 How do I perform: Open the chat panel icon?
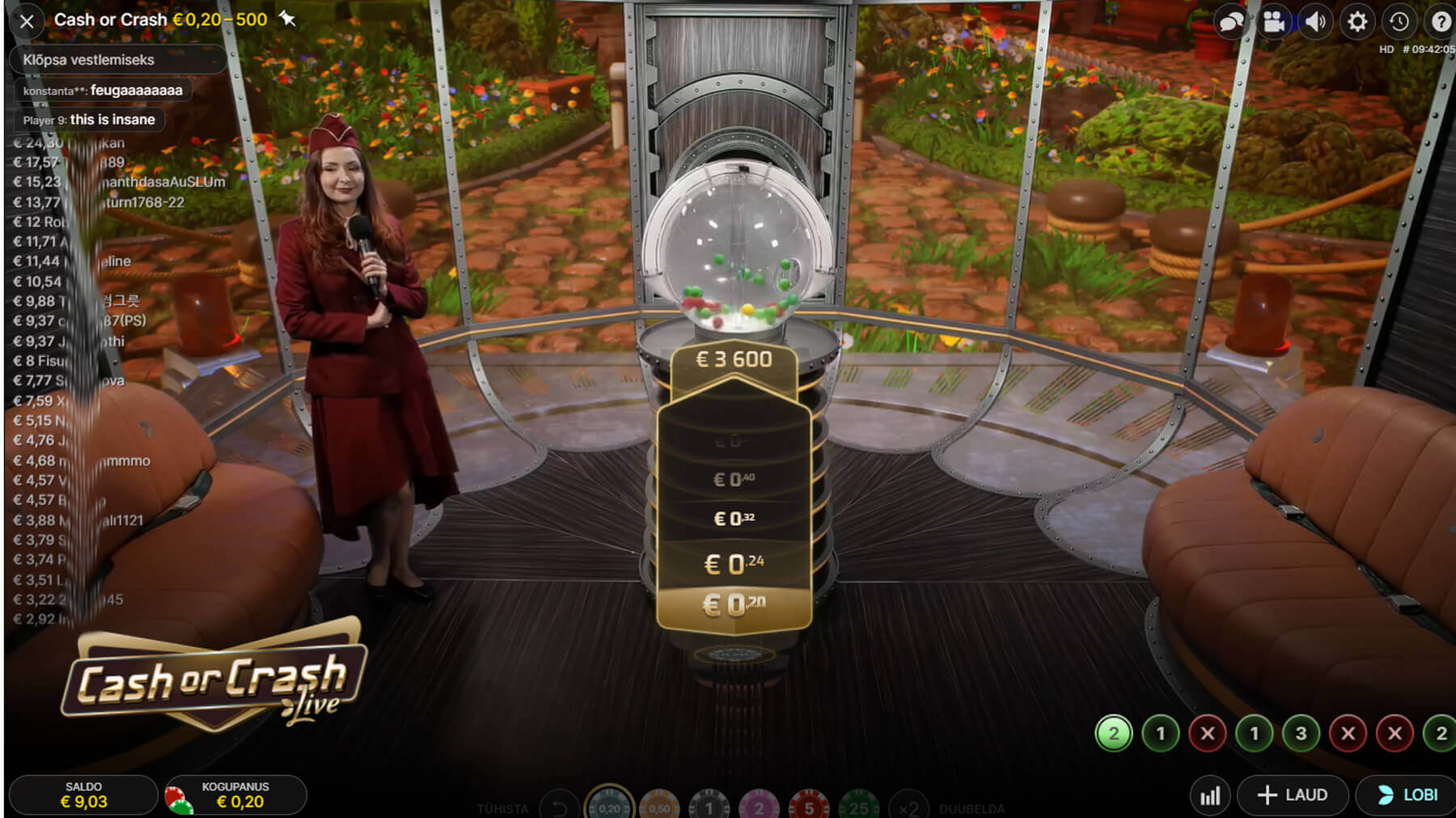click(x=1231, y=22)
